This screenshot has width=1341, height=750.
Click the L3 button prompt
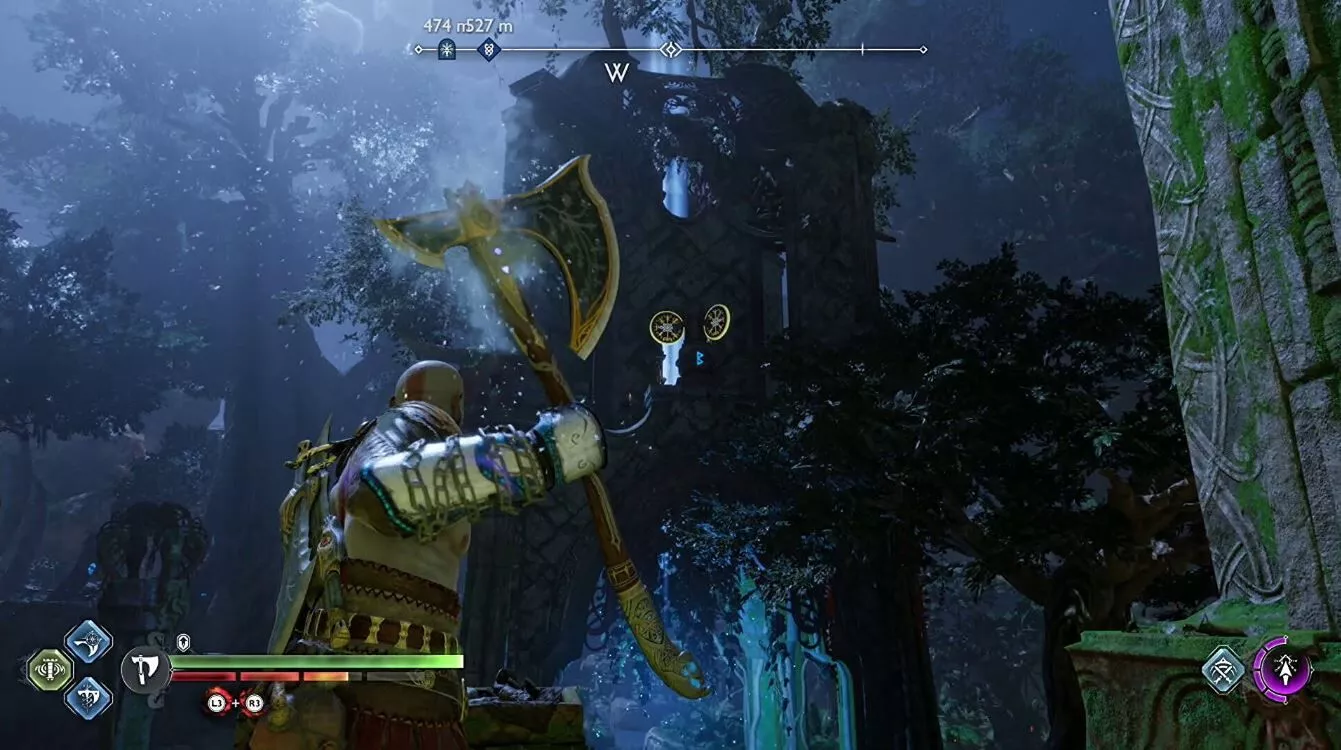(x=215, y=703)
